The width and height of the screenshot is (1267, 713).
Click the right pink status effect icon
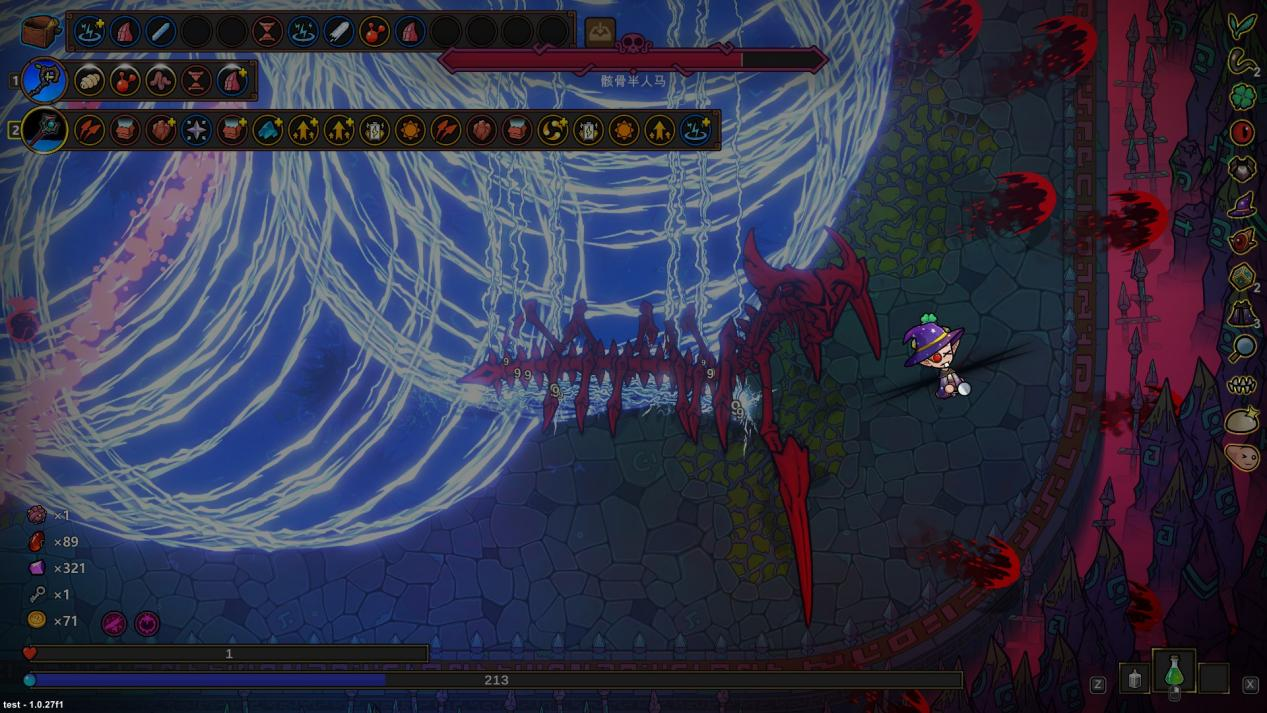click(147, 623)
